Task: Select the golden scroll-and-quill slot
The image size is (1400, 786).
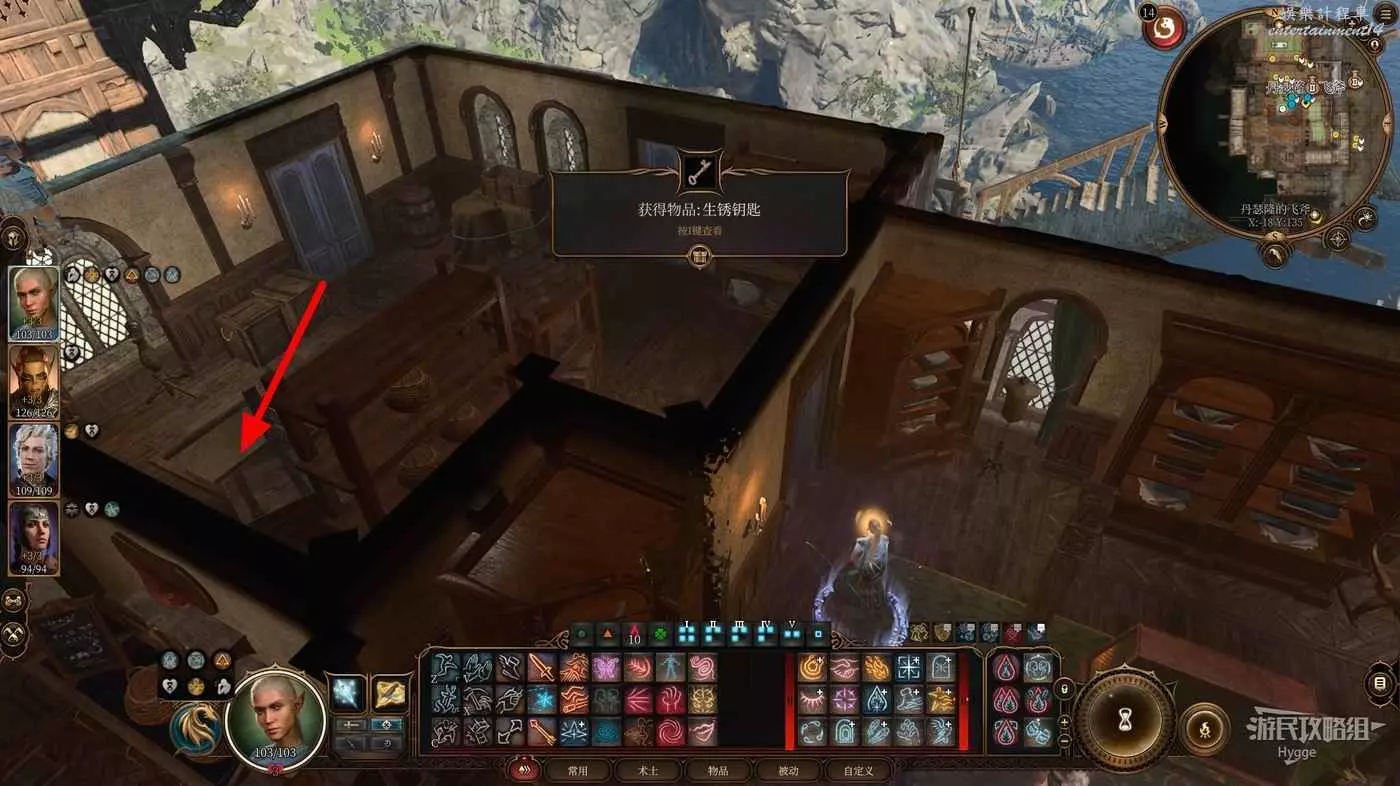Action: 392,693
